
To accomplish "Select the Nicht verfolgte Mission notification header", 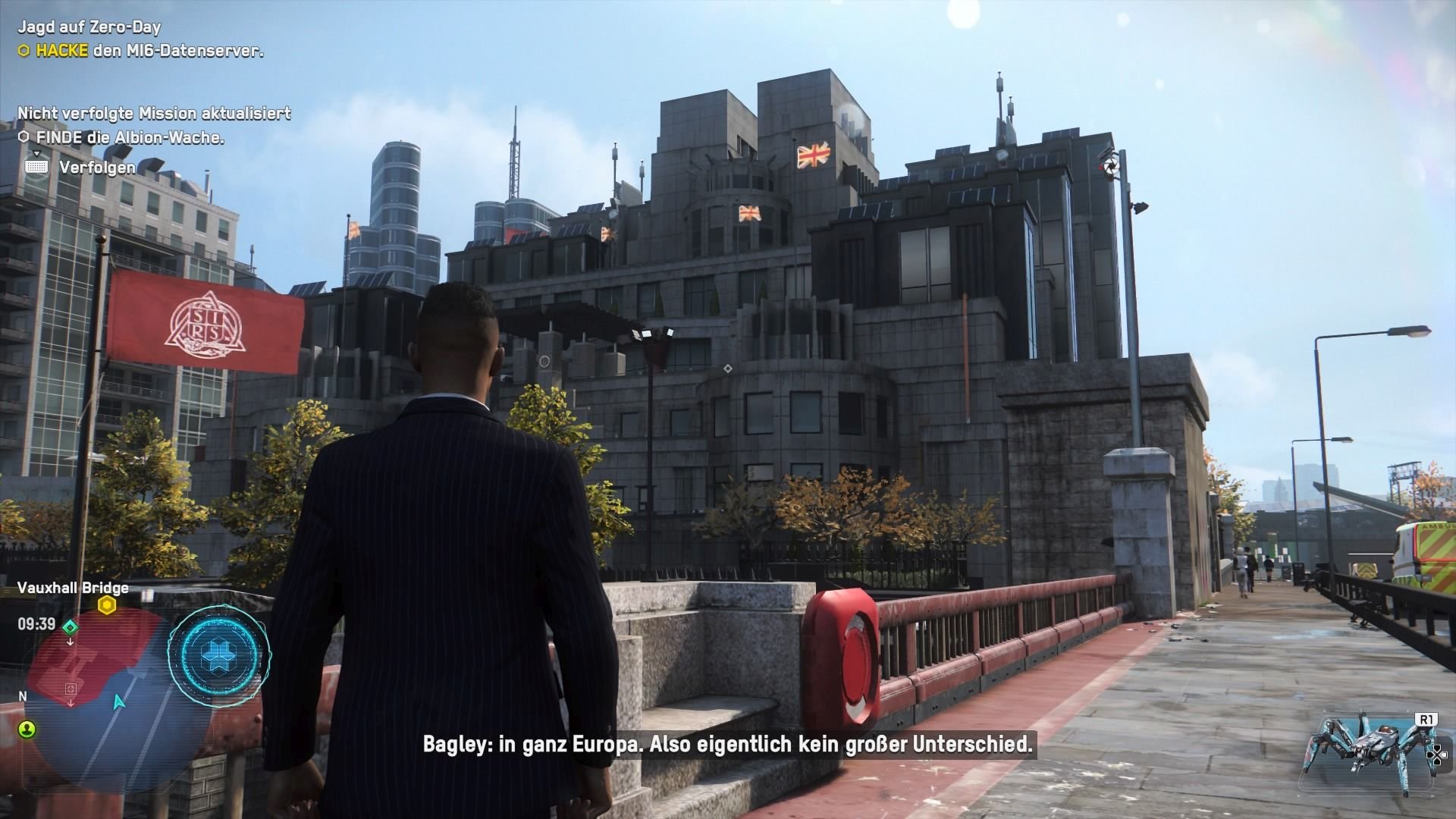I will [x=152, y=111].
